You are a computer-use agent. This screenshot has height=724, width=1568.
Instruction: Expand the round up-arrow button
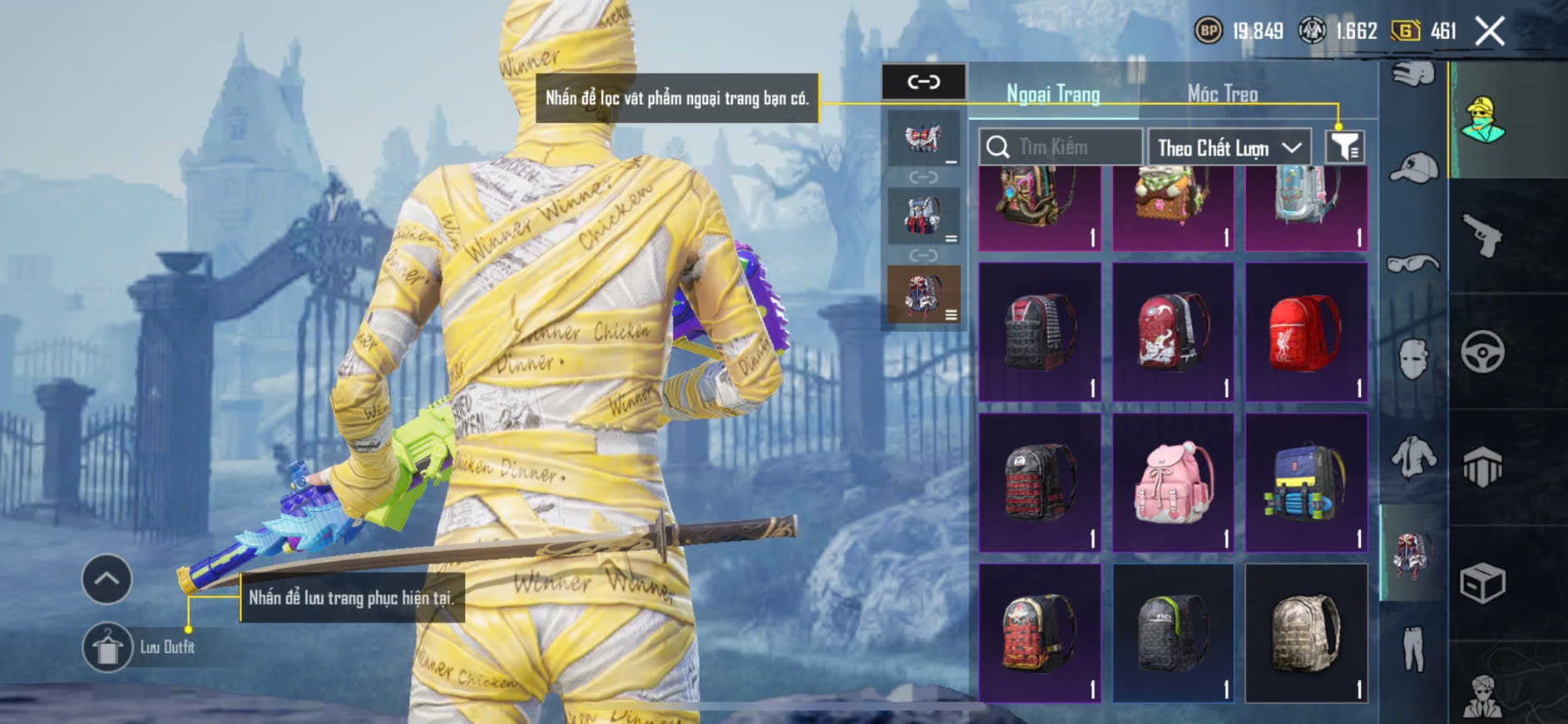coord(106,578)
